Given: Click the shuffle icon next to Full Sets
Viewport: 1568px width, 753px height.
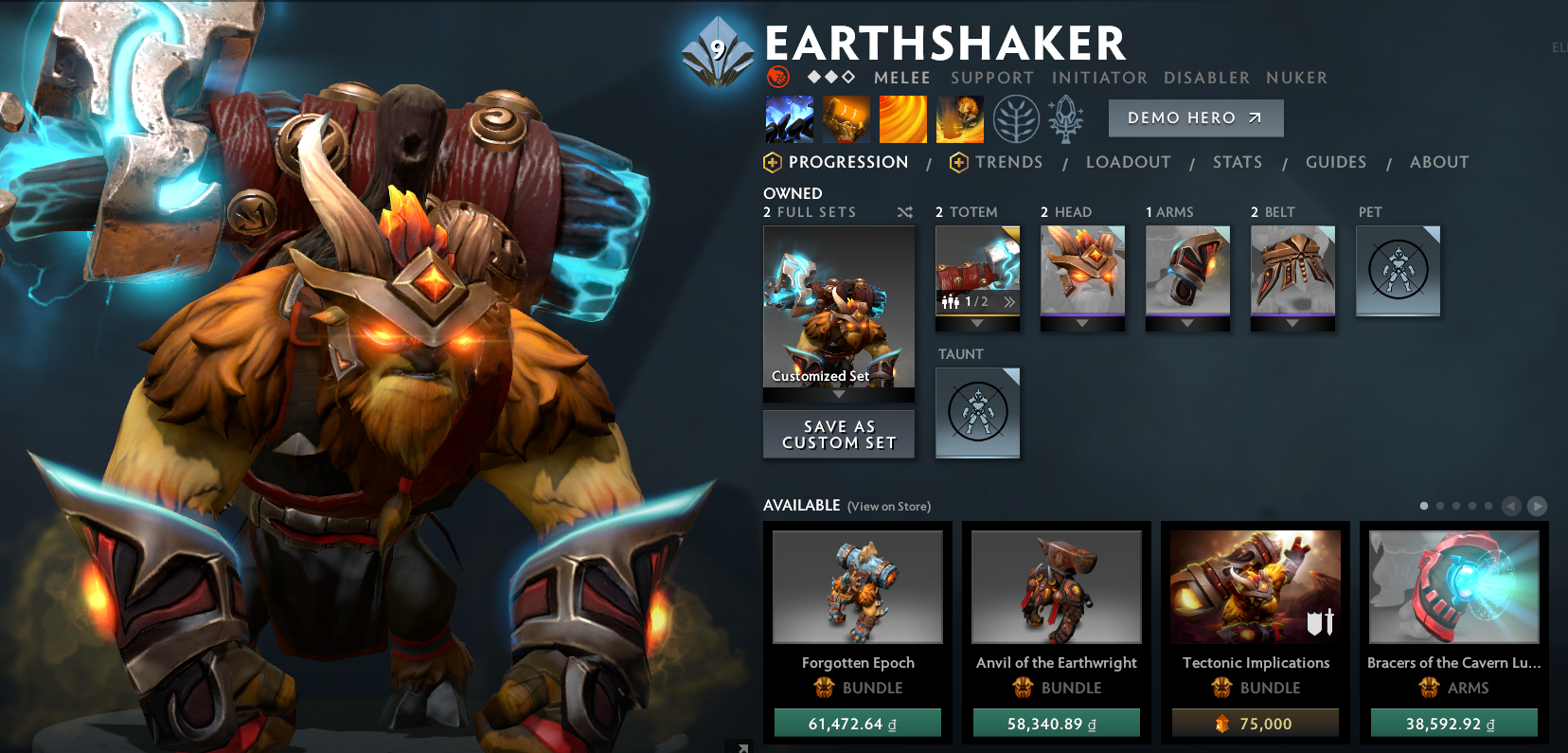Looking at the screenshot, I should click(905, 213).
